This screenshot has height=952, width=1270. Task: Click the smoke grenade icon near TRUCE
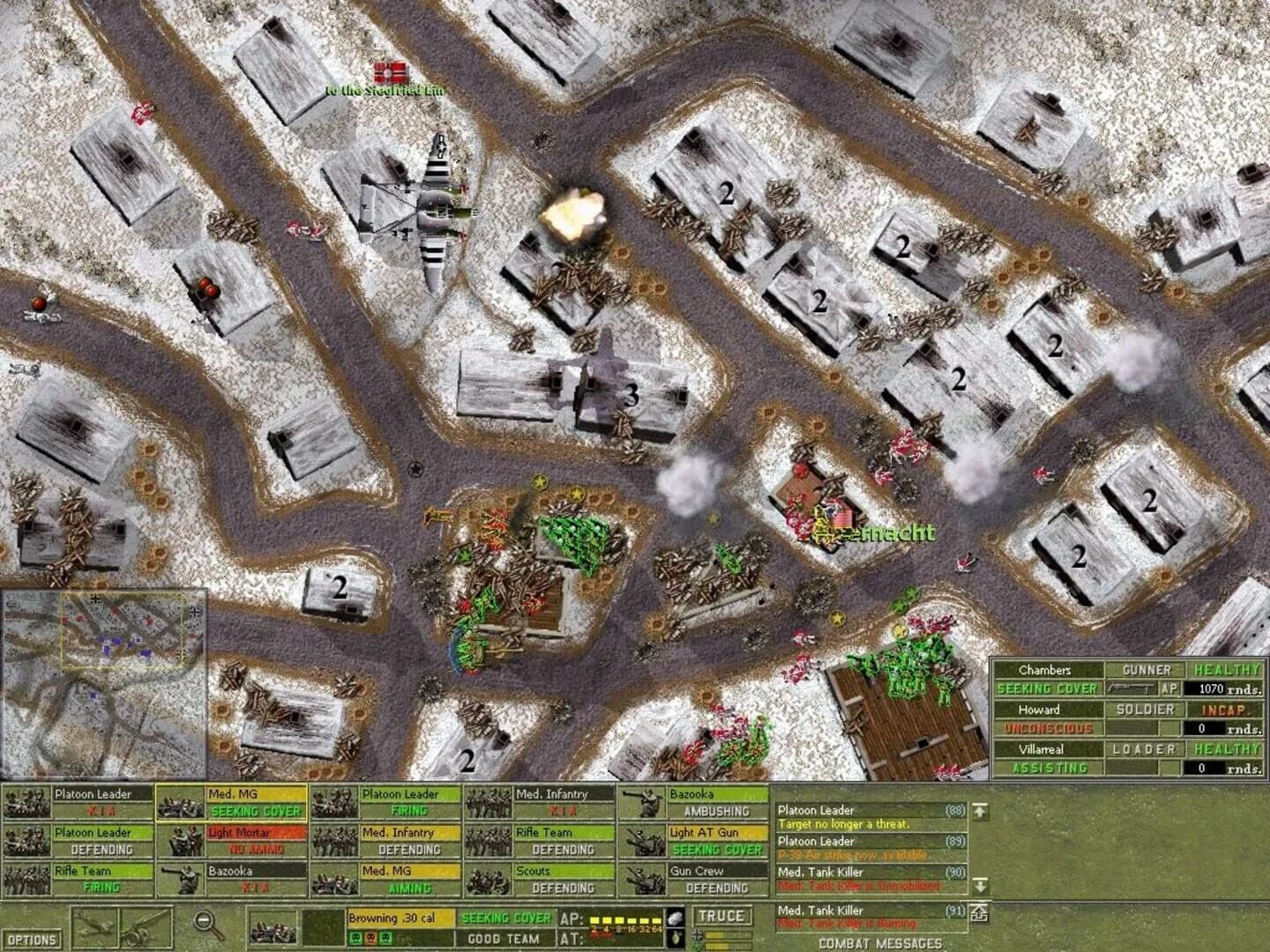pos(675,917)
